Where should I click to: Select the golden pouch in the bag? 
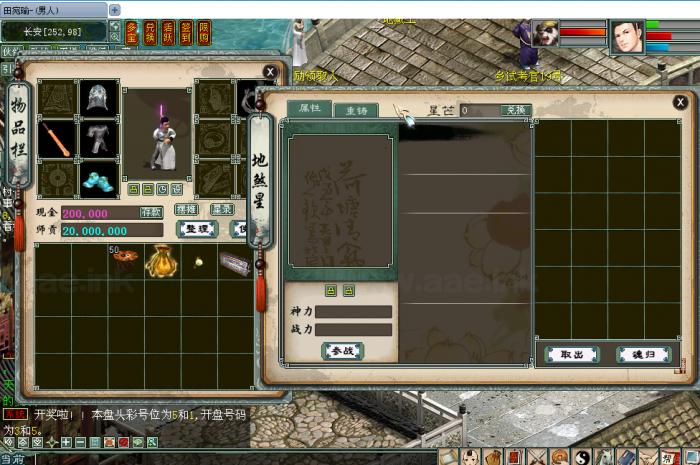pyautogui.click(x=163, y=261)
